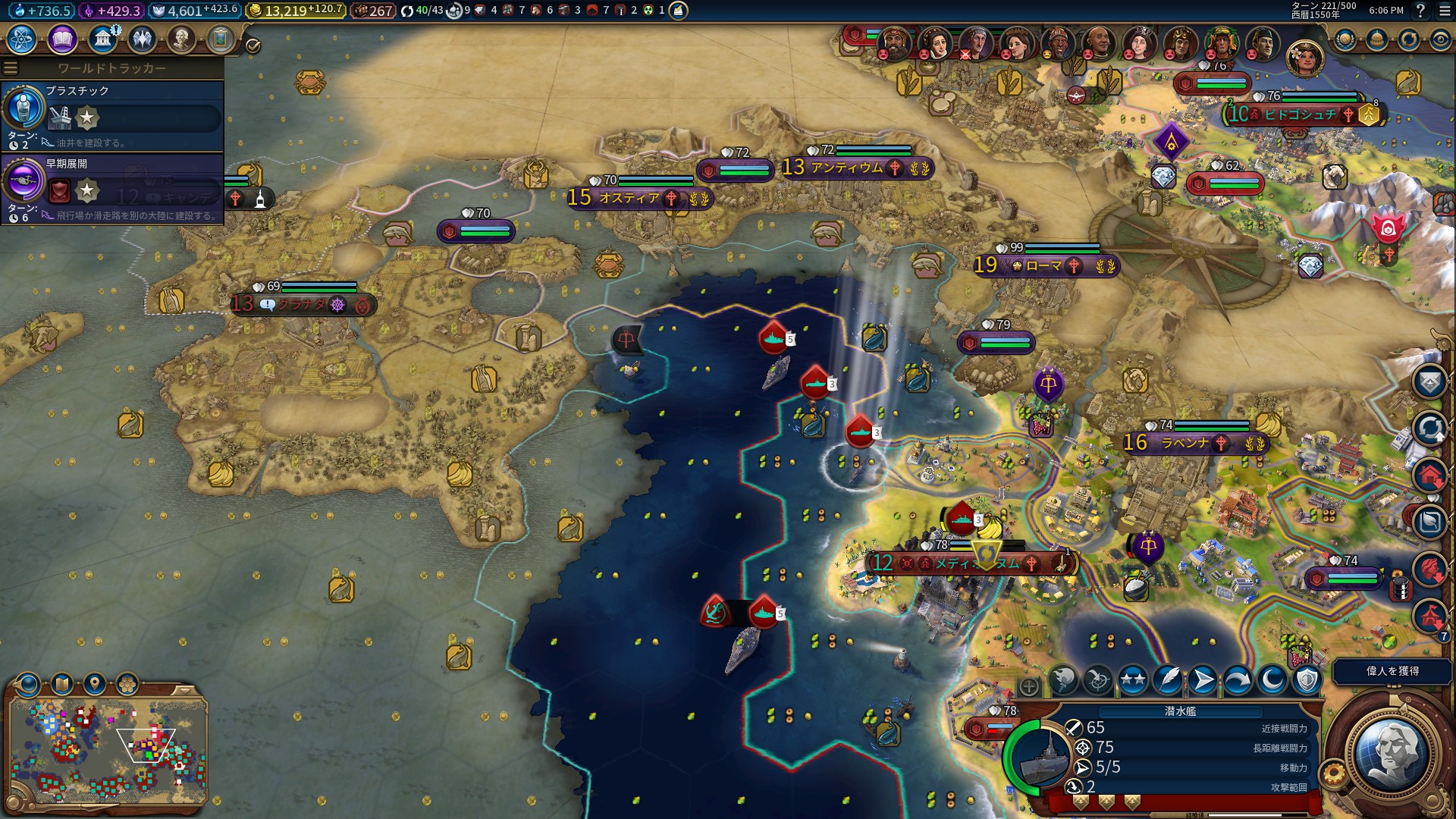Open the Great Works screen (painting icon)

(x=221, y=39)
